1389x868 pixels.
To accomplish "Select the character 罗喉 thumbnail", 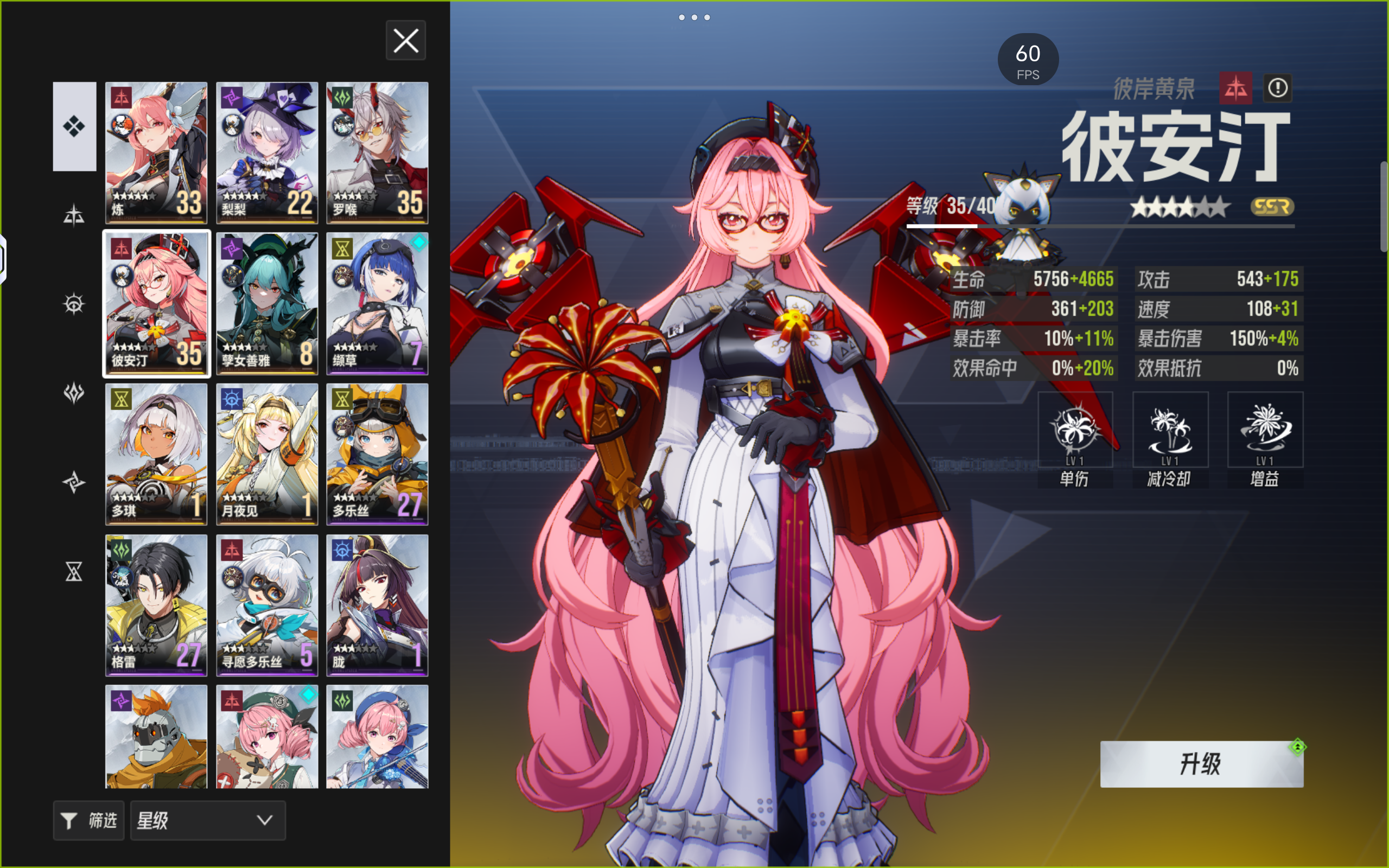I will click(x=377, y=152).
